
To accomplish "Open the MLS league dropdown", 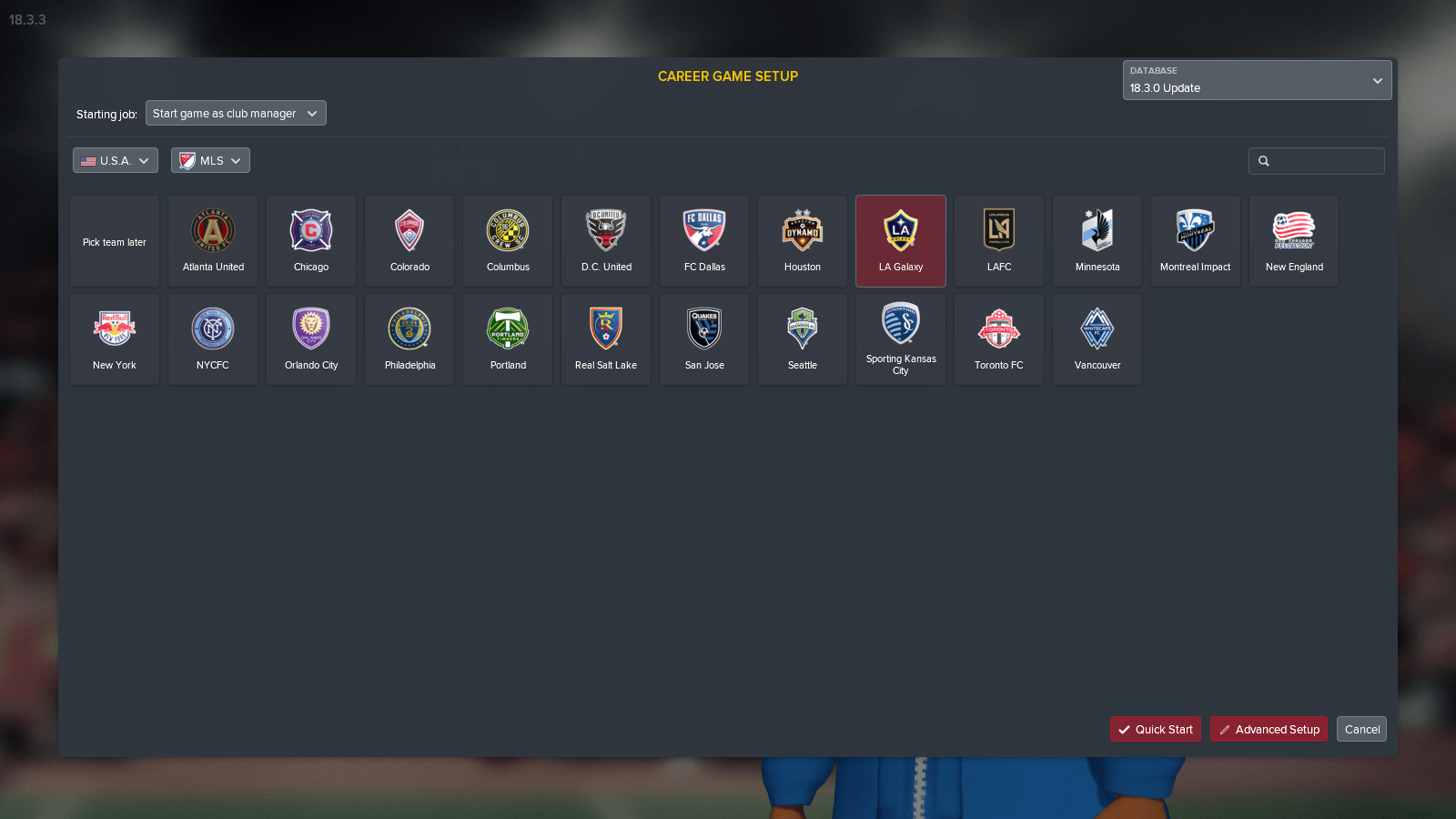I will [x=210, y=160].
